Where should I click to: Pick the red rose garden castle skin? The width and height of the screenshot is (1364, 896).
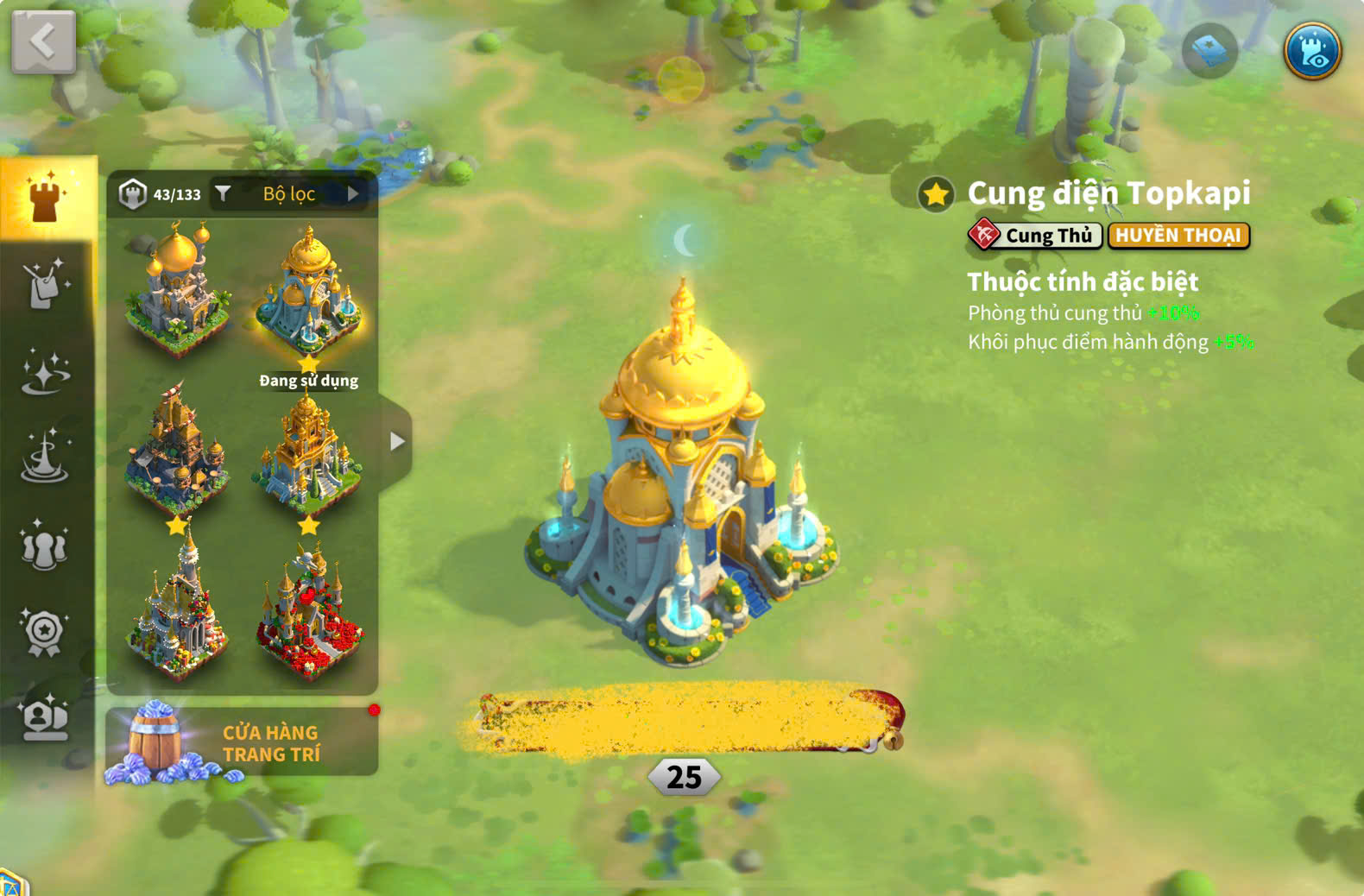[x=309, y=613]
